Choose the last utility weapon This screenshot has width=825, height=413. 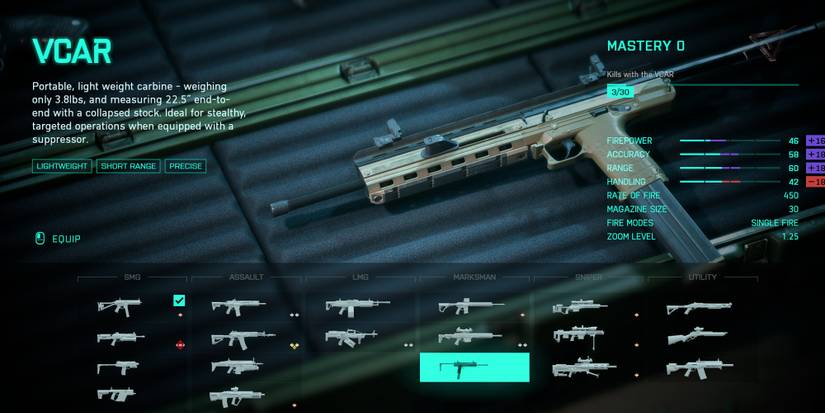pos(698,369)
